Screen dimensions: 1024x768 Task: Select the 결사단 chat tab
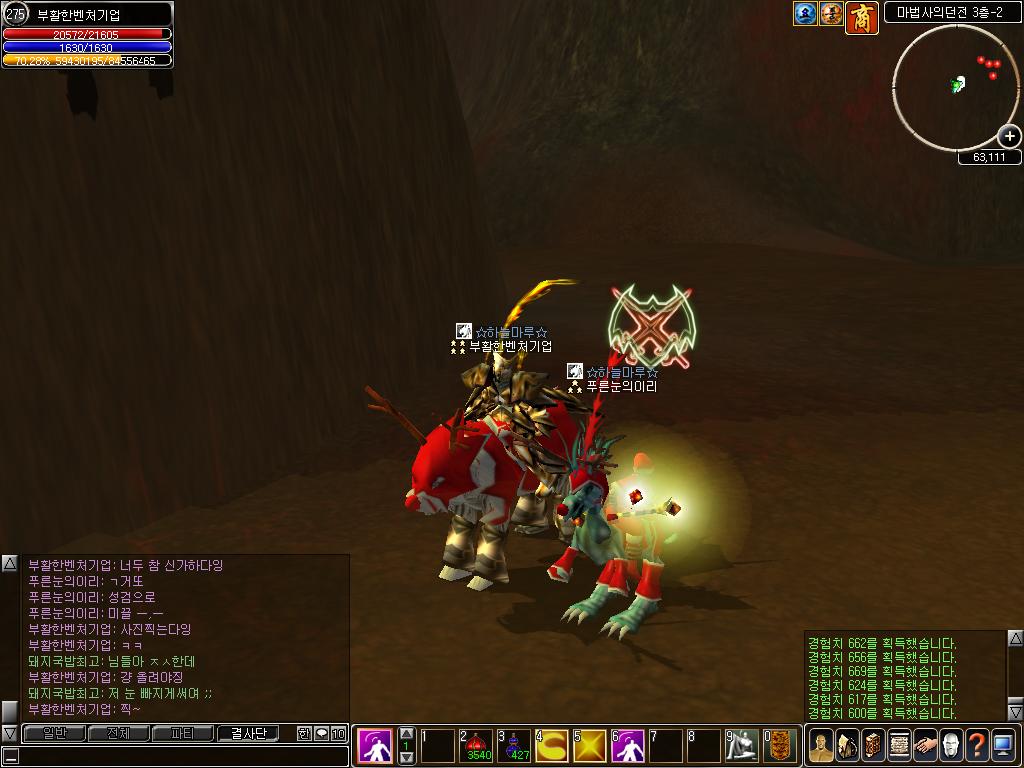coord(247,734)
